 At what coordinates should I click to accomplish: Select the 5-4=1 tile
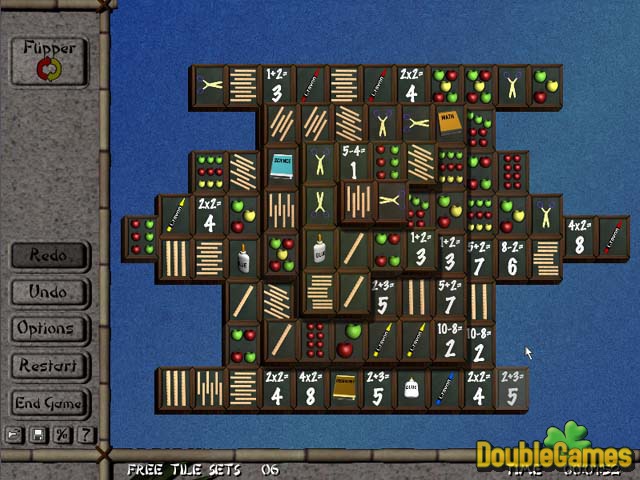352,163
